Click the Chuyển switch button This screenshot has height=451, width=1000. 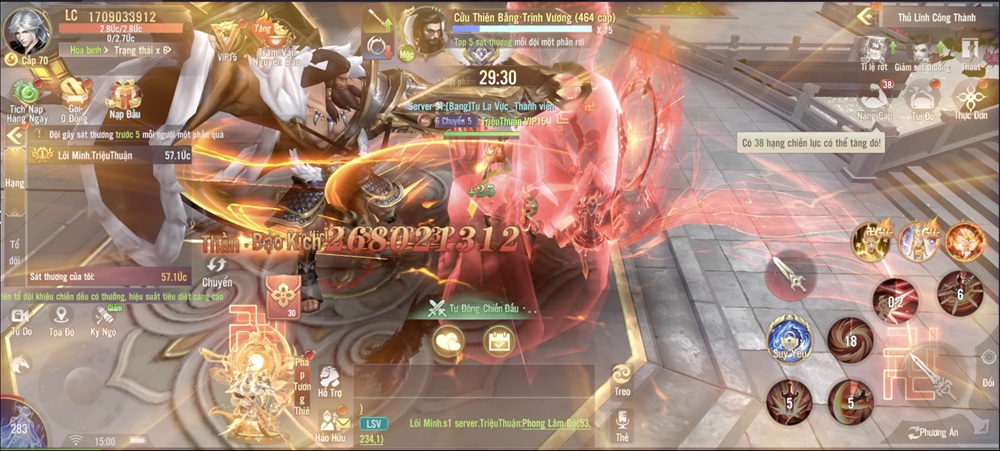[217, 268]
